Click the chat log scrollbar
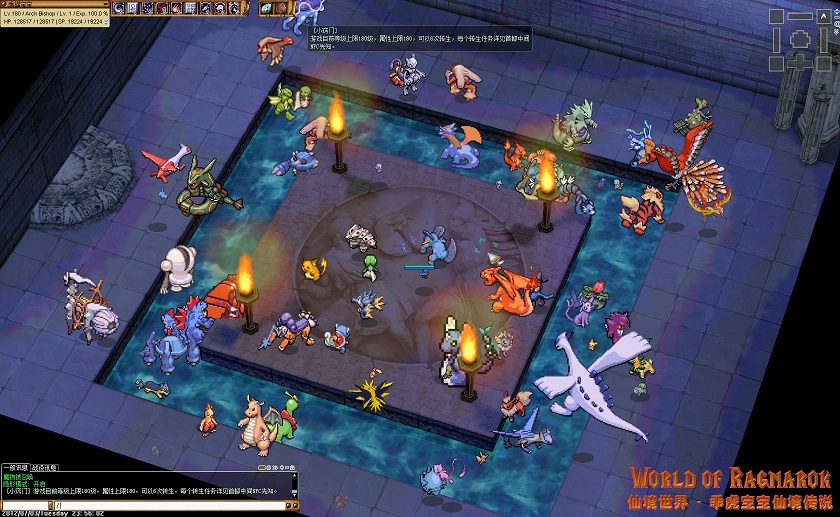 click(x=294, y=485)
